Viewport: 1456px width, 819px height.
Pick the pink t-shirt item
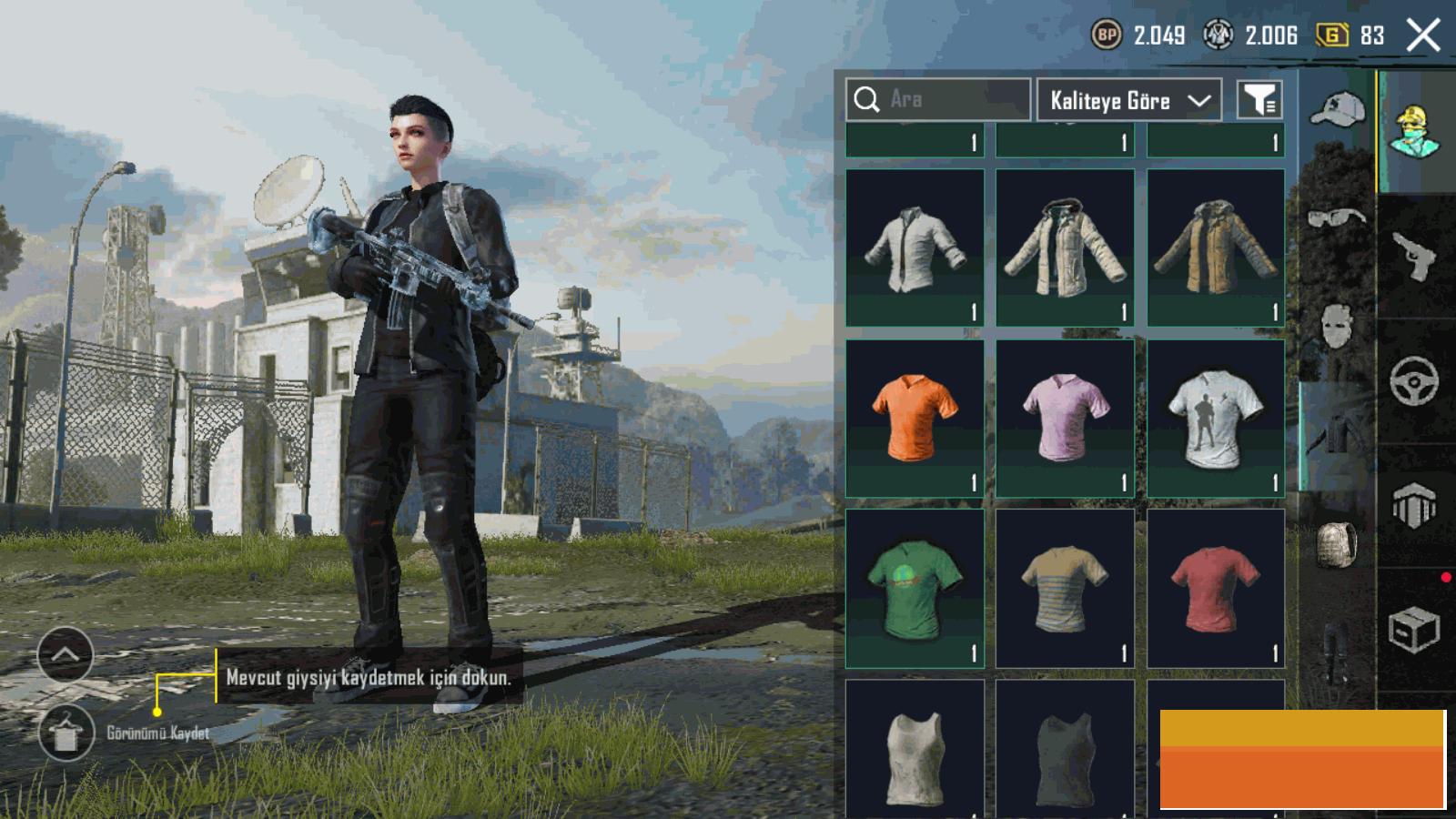(1065, 419)
